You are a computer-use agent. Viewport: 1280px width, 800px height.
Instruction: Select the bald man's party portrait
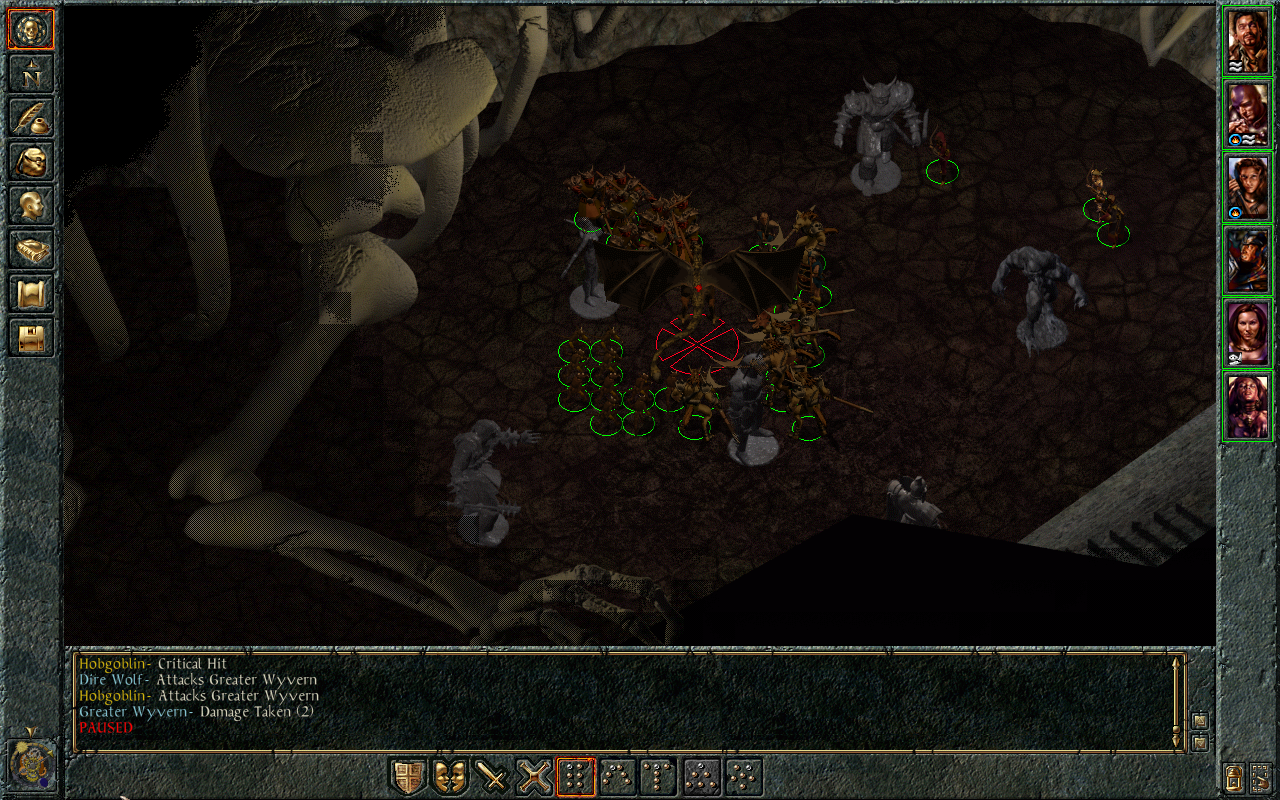[x=1247, y=114]
